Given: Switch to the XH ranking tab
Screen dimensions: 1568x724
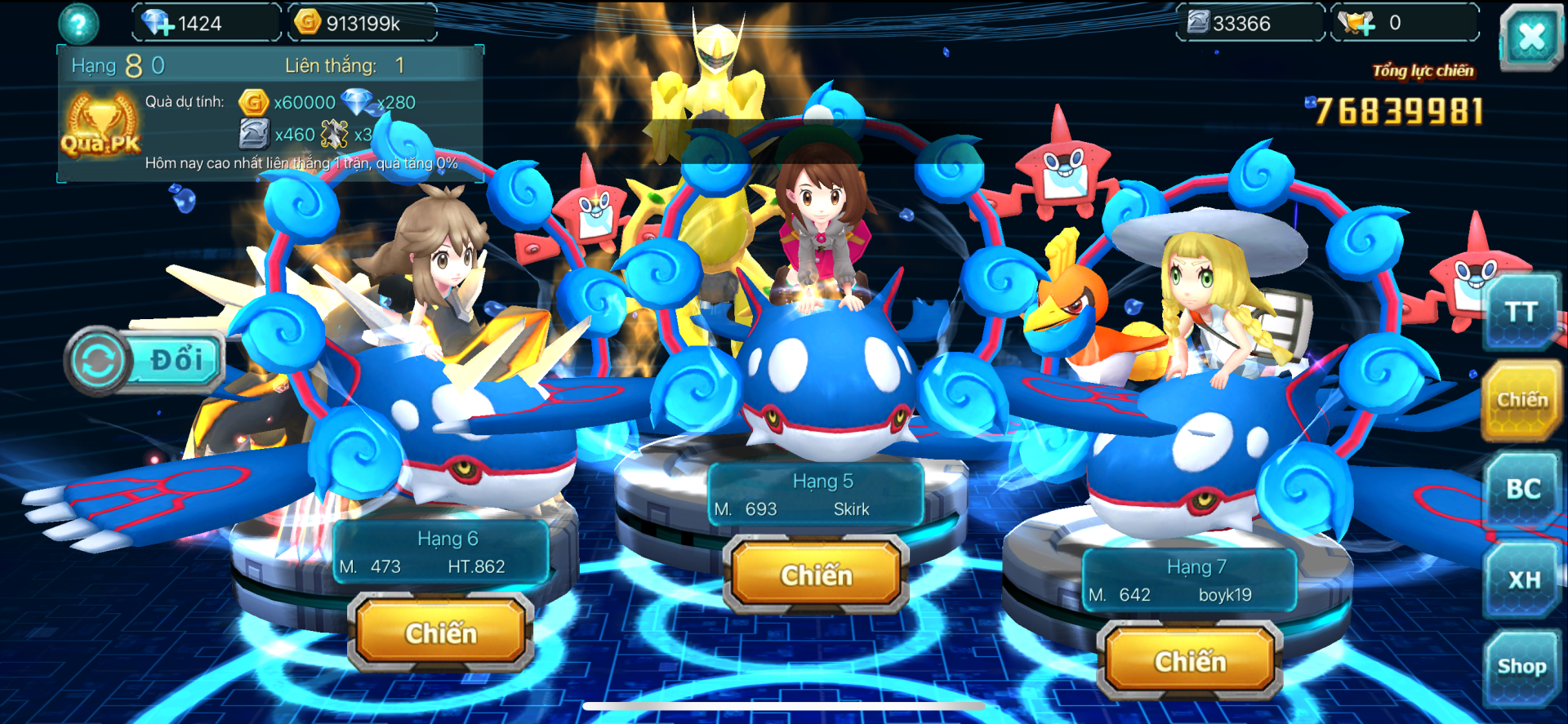Looking at the screenshot, I should (x=1523, y=580).
